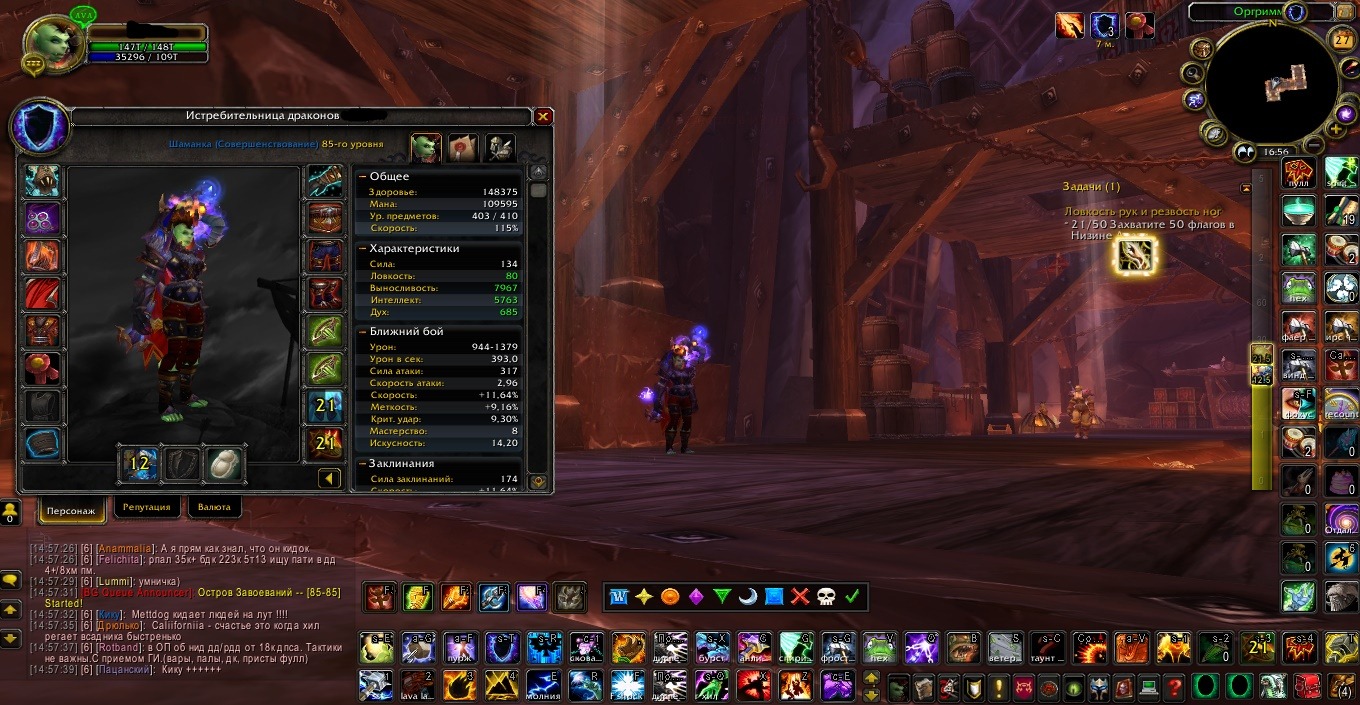Collapse the Характеристики stats section
This screenshot has width=1360, height=705.
click(x=363, y=248)
